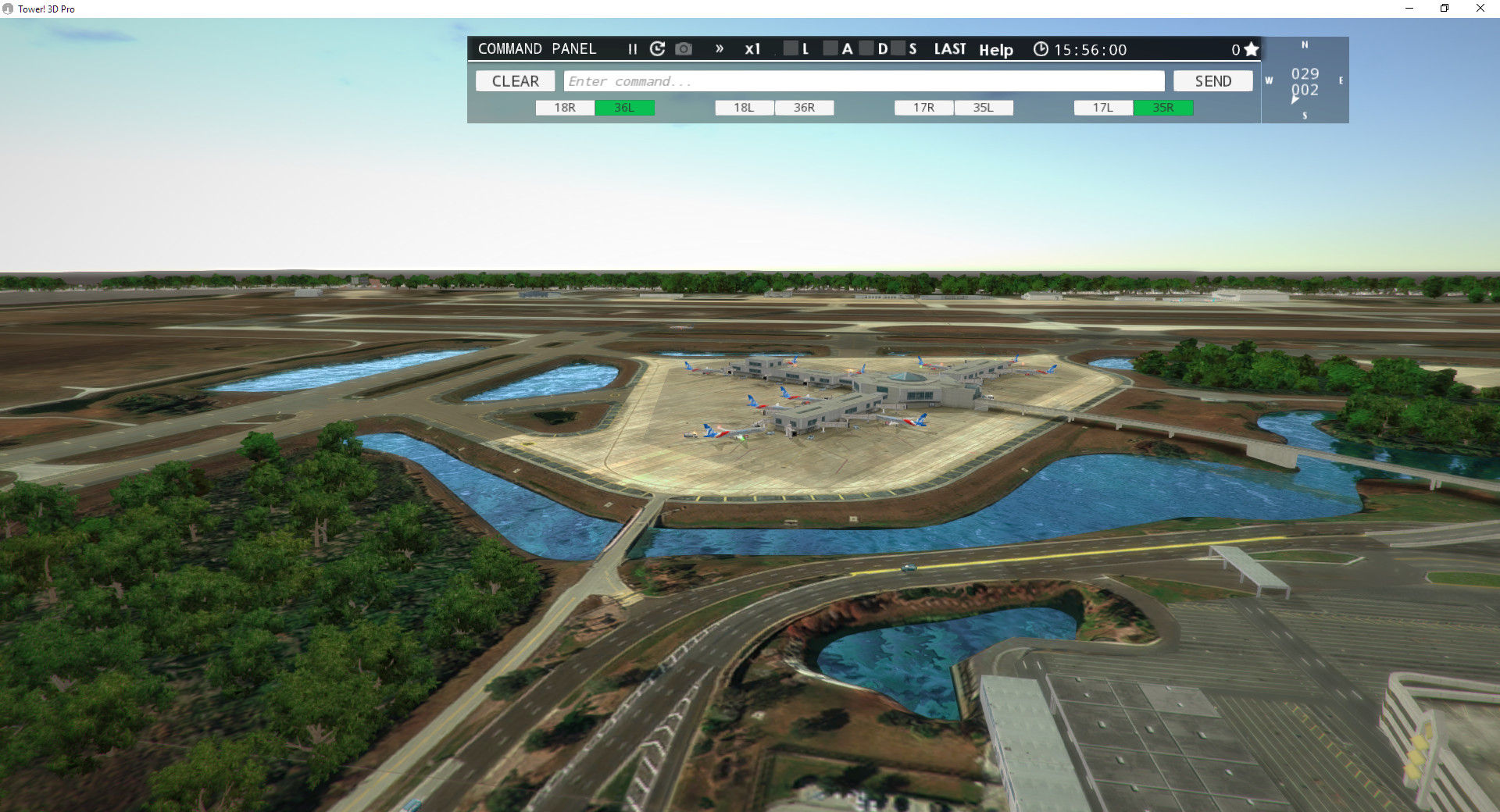The width and height of the screenshot is (1500, 812).
Task: Activate runway 18L toggle
Action: pos(743,108)
